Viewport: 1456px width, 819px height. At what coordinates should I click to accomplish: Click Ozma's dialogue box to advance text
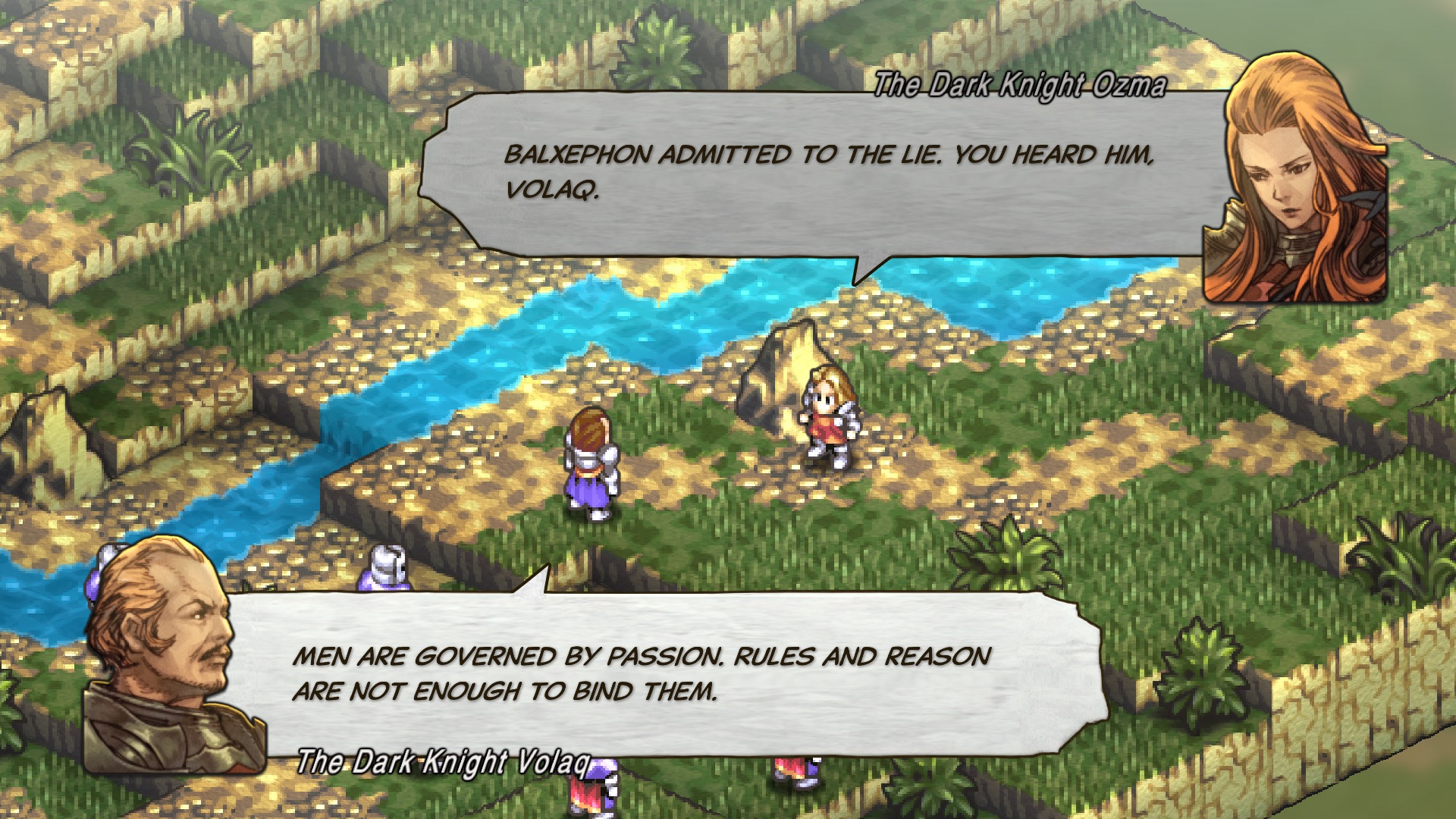coord(758,174)
